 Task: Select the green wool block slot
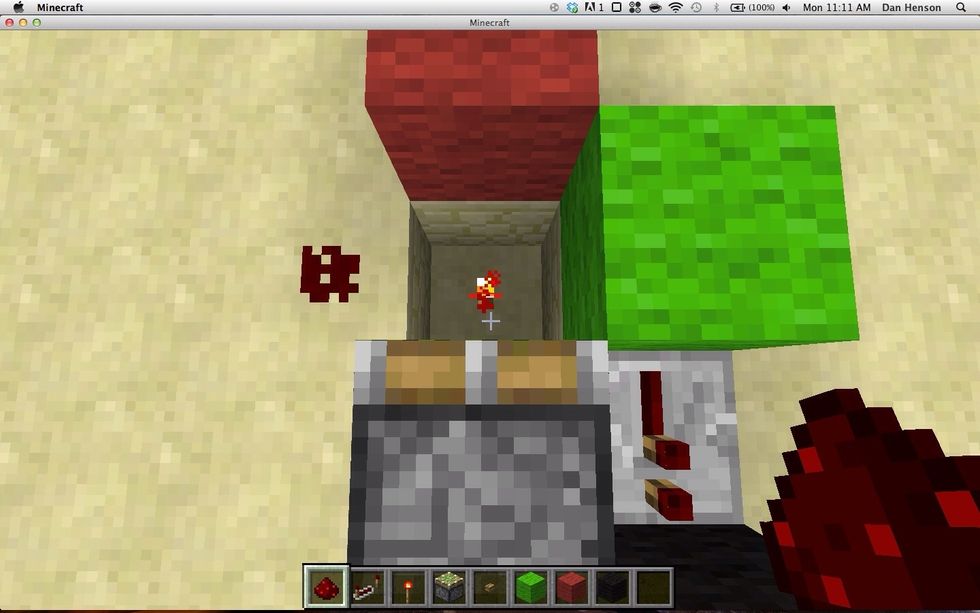pos(529,587)
